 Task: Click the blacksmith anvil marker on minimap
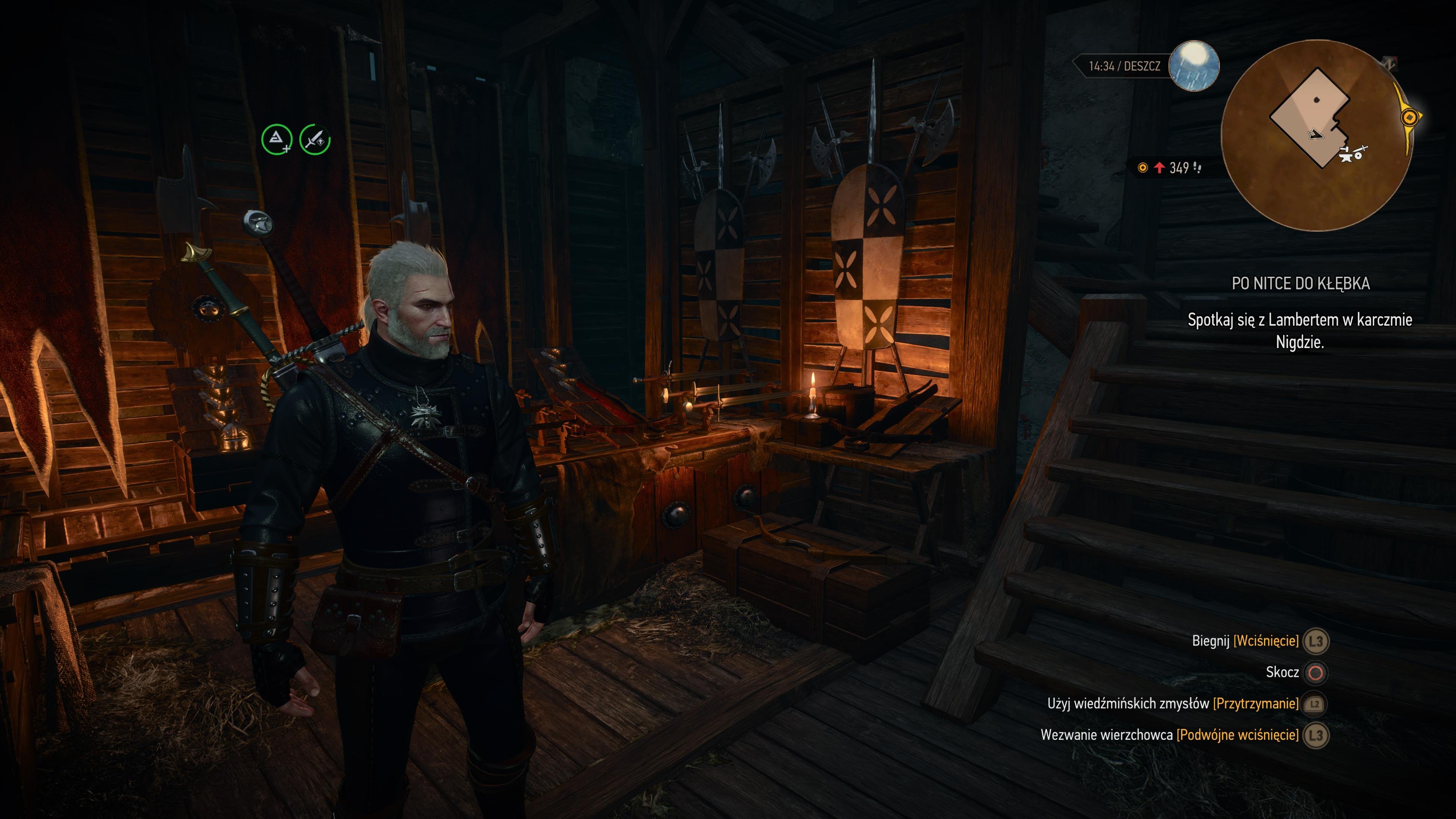coord(1346,155)
